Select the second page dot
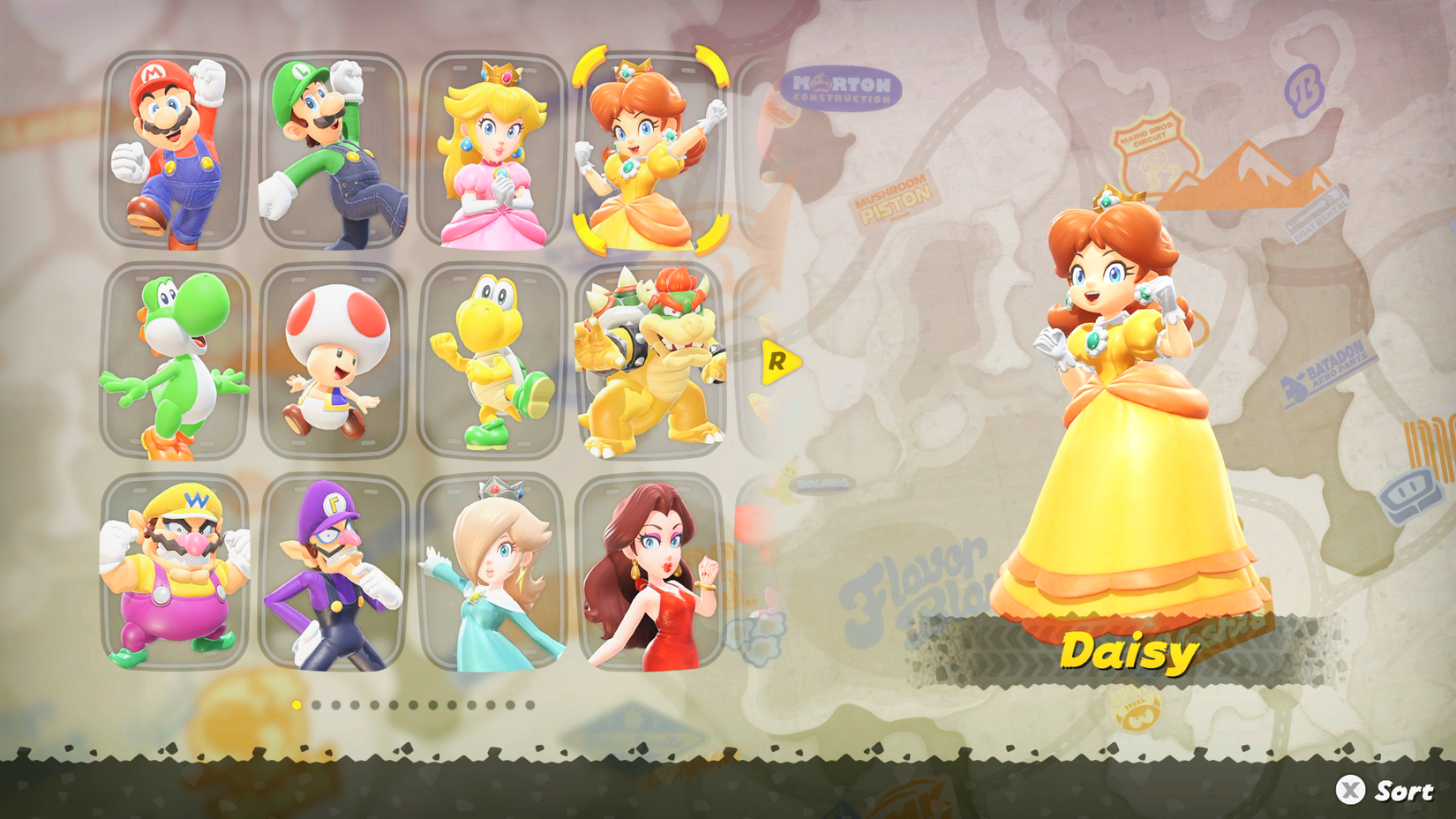This screenshot has width=1456, height=819. (x=316, y=704)
